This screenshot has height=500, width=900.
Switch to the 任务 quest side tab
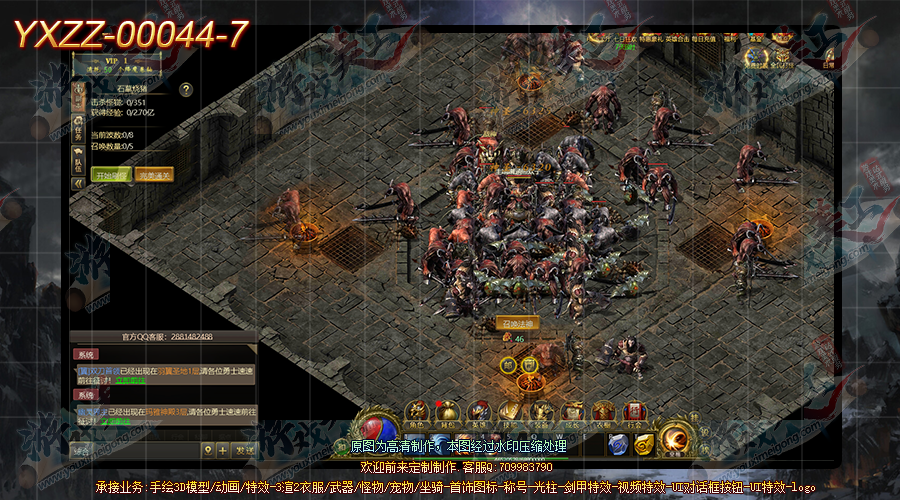coord(77,132)
